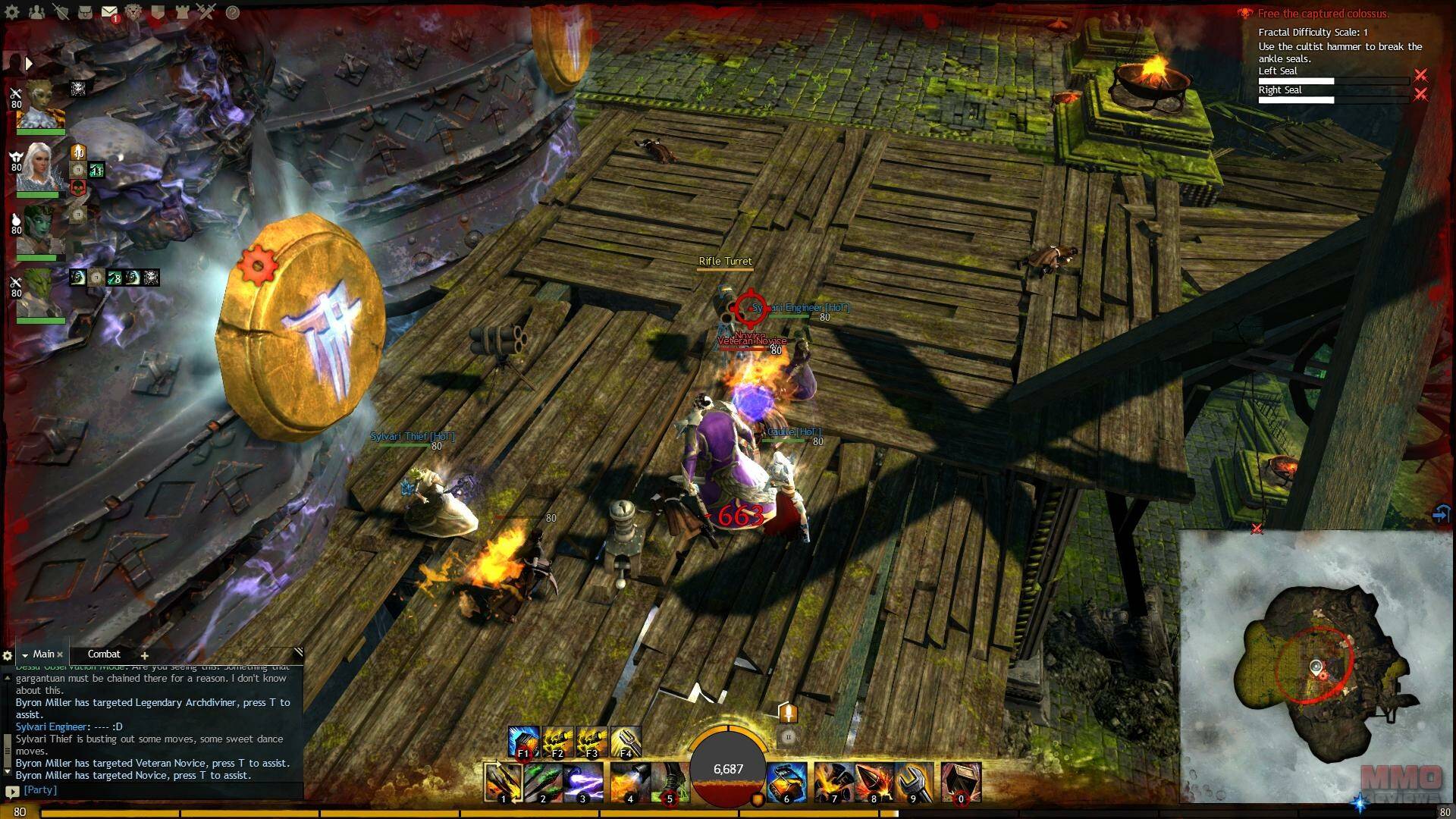Image resolution: width=1456 pixels, height=819 pixels.
Task: Activate the elite supply crate skill
Action: (961, 782)
